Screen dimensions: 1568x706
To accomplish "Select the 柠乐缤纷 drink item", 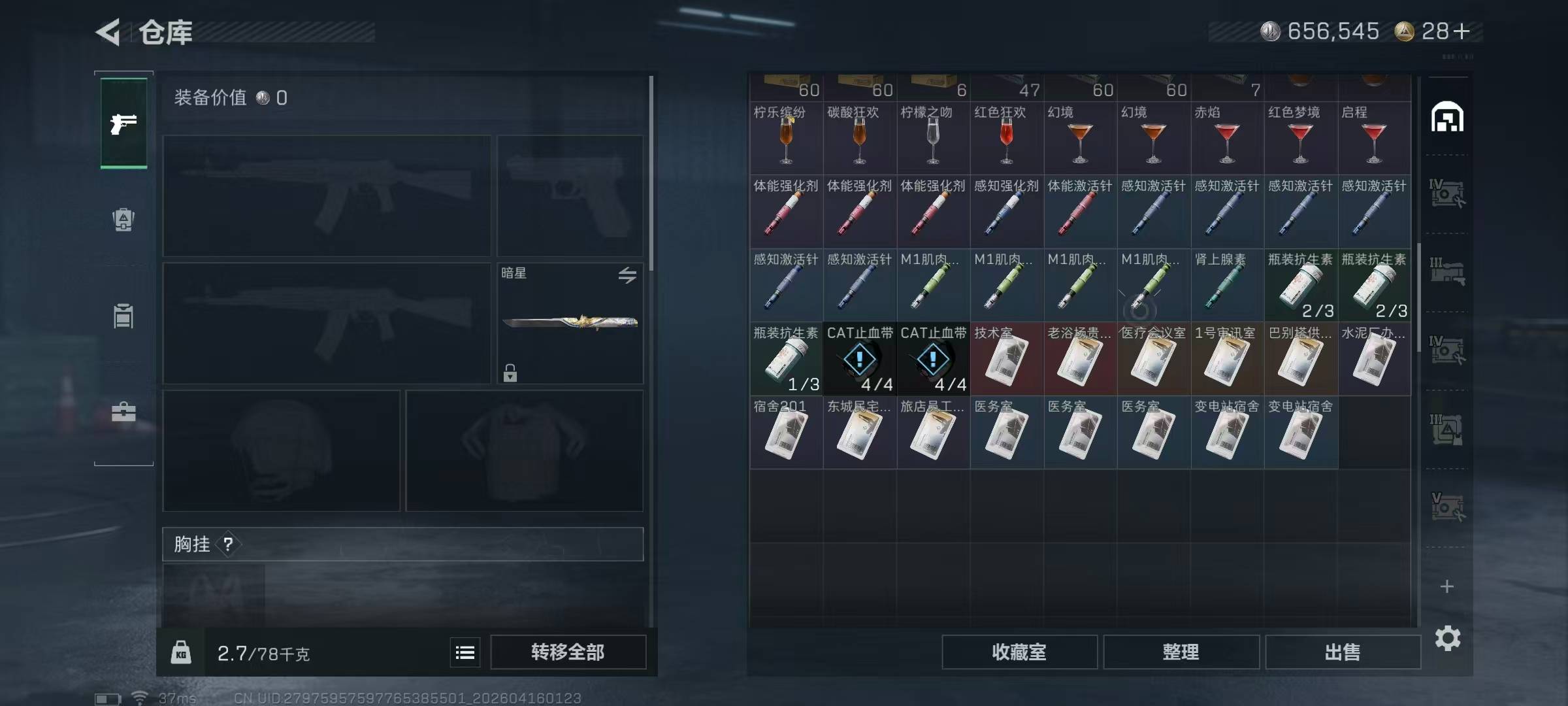I will [786, 137].
